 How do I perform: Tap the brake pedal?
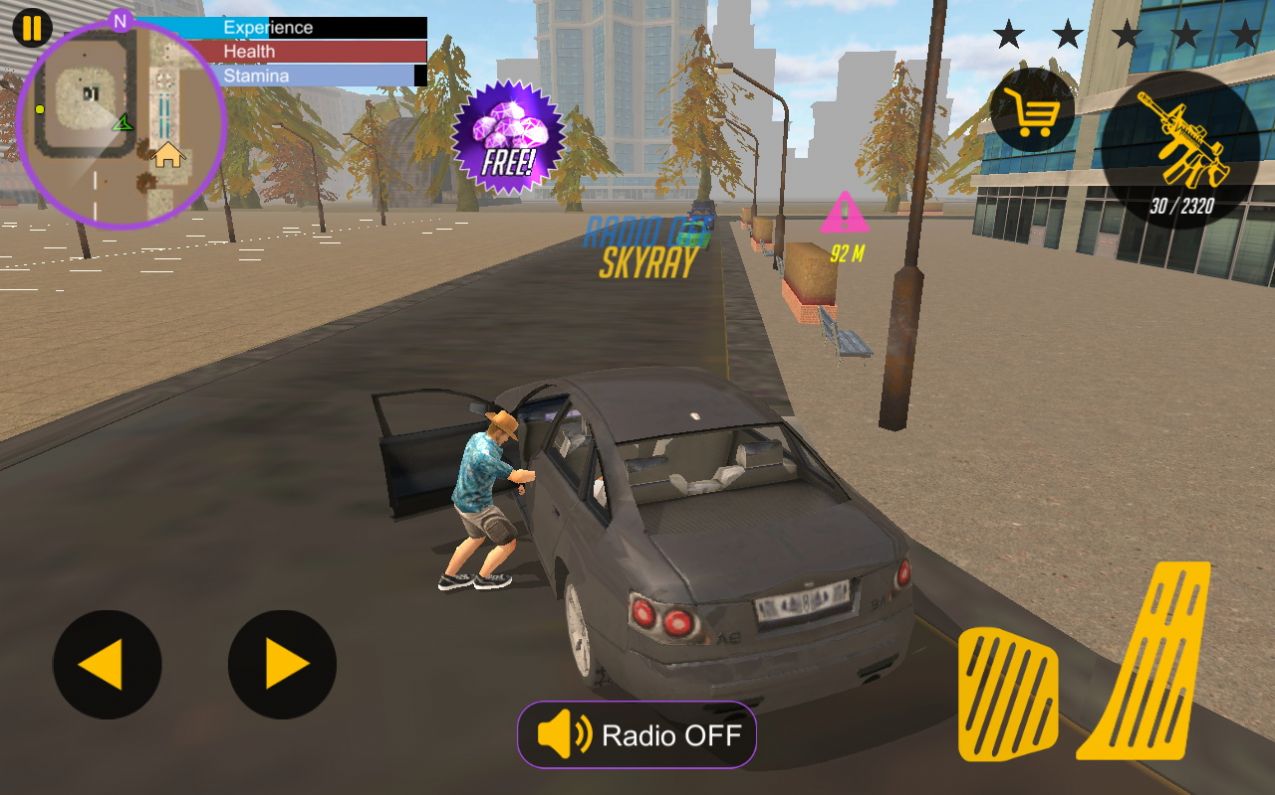pyautogui.click(x=1007, y=695)
